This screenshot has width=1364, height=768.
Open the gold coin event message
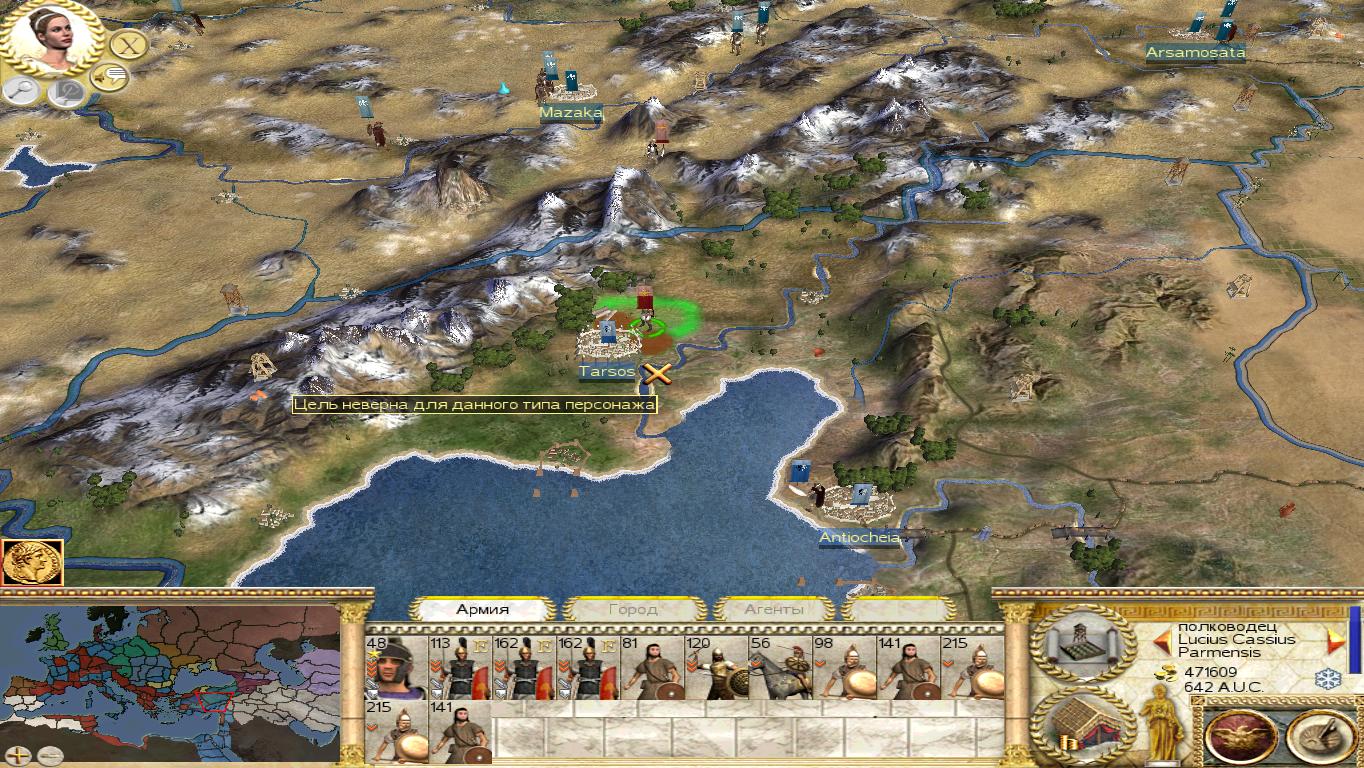(x=33, y=562)
